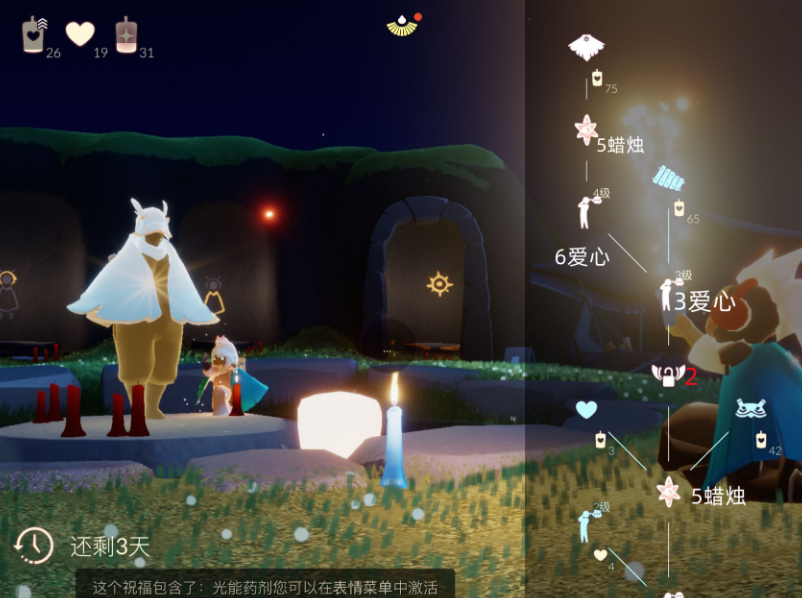This screenshot has width=802, height=598.
Task: Tap the winged padlock node marked 2
Action: point(667,376)
